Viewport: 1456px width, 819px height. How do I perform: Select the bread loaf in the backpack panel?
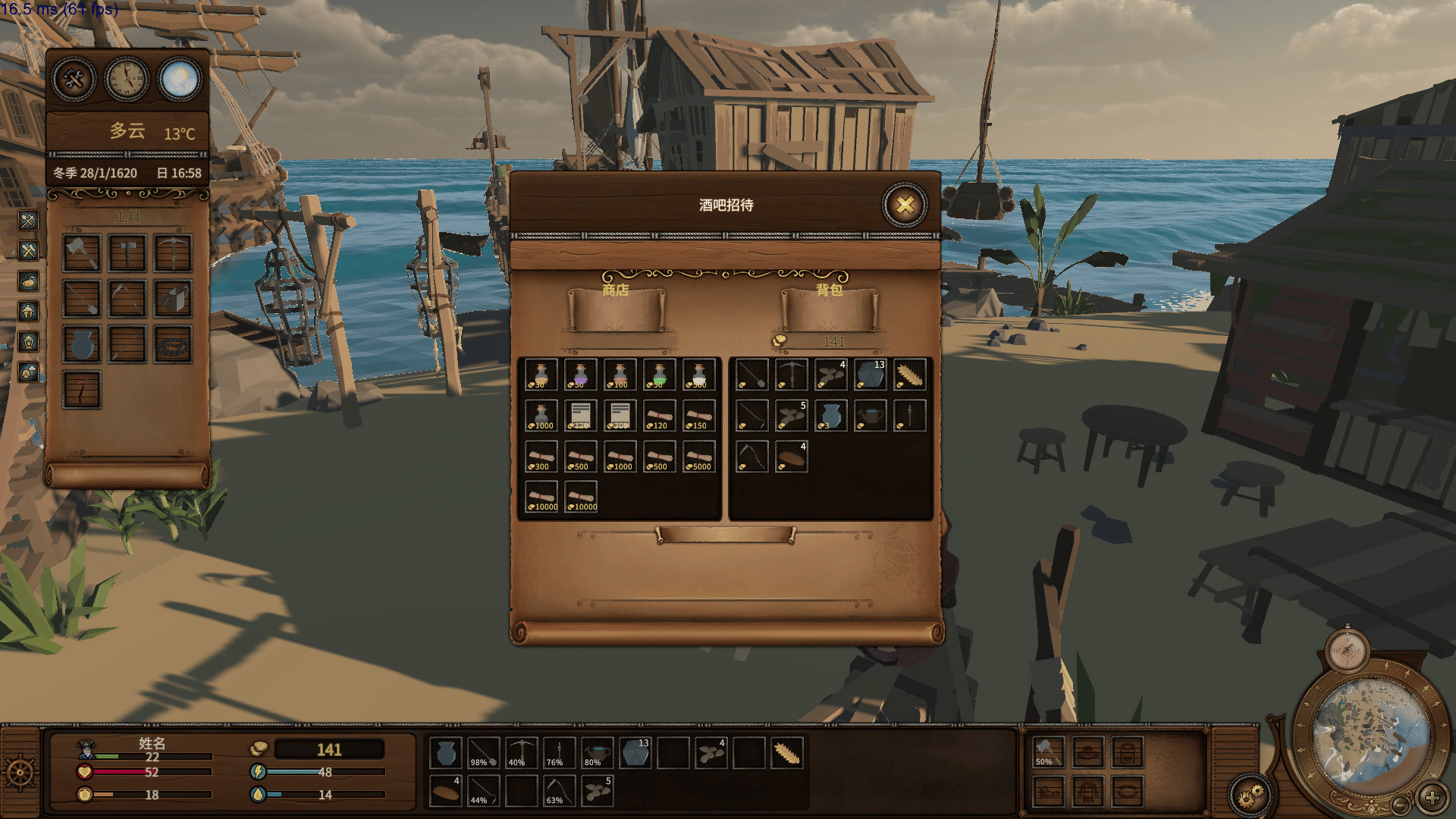[792, 457]
